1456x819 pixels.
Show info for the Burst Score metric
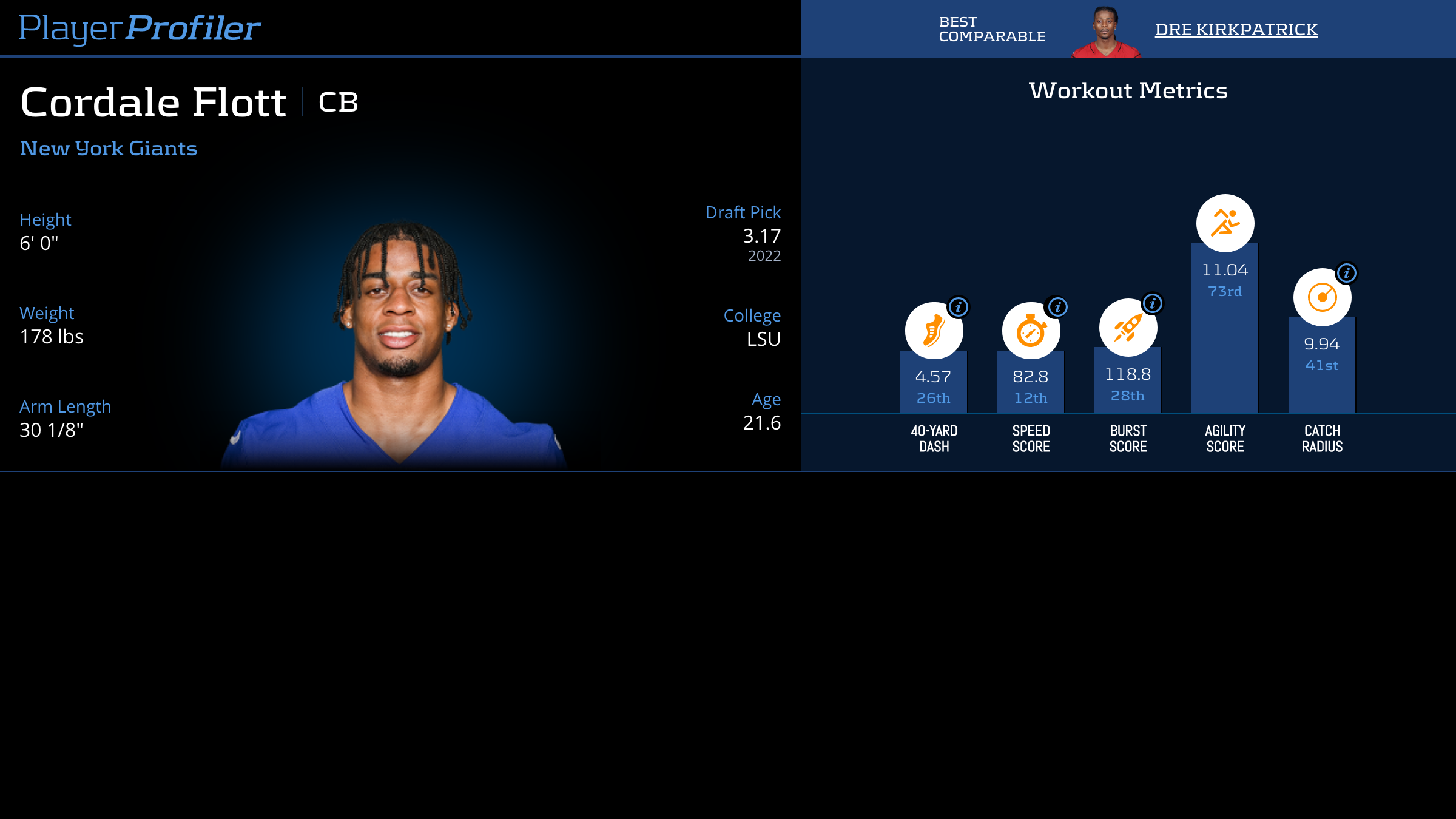click(x=1153, y=303)
